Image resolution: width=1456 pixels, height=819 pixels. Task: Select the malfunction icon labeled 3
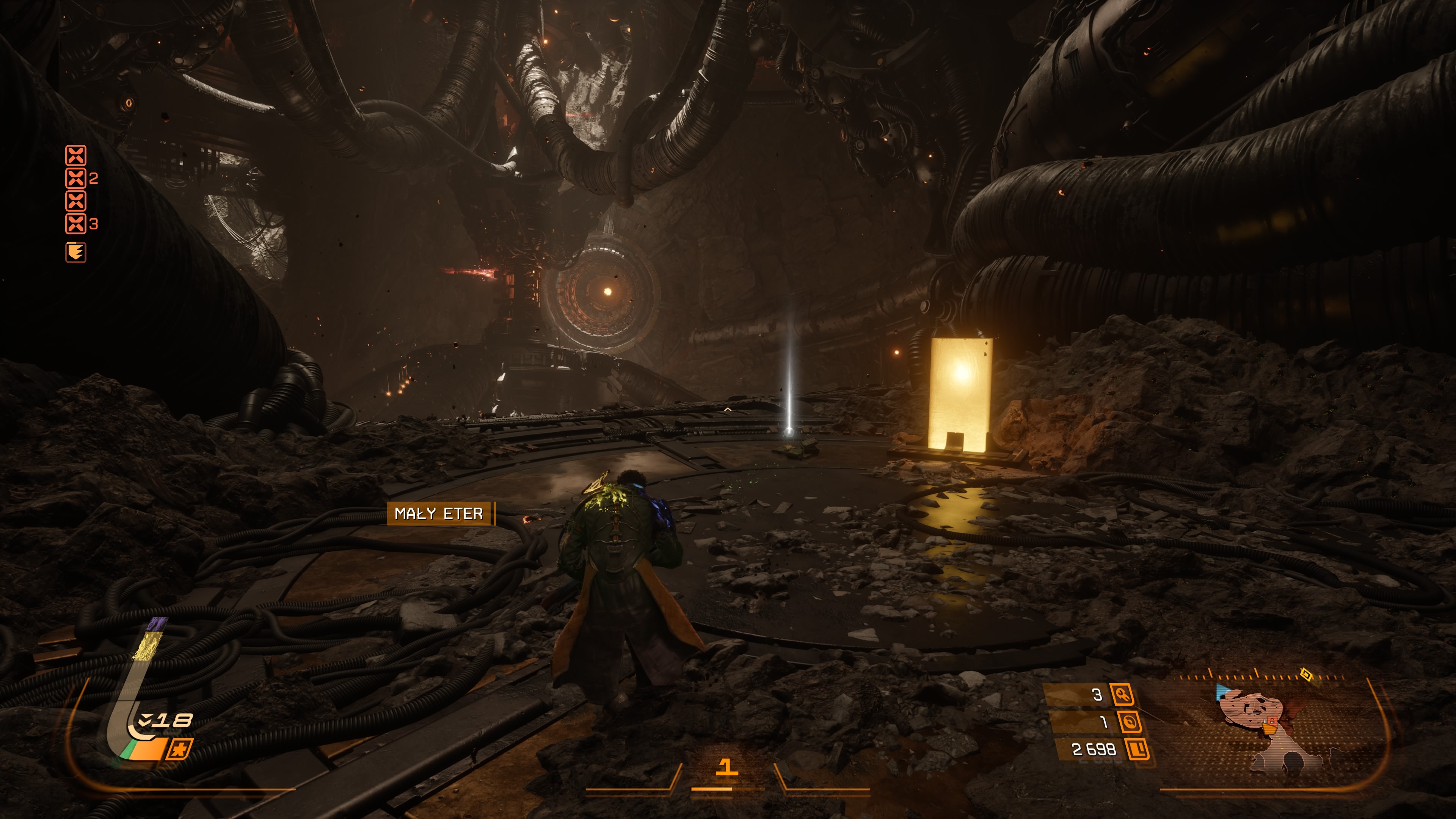click(x=76, y=224)
